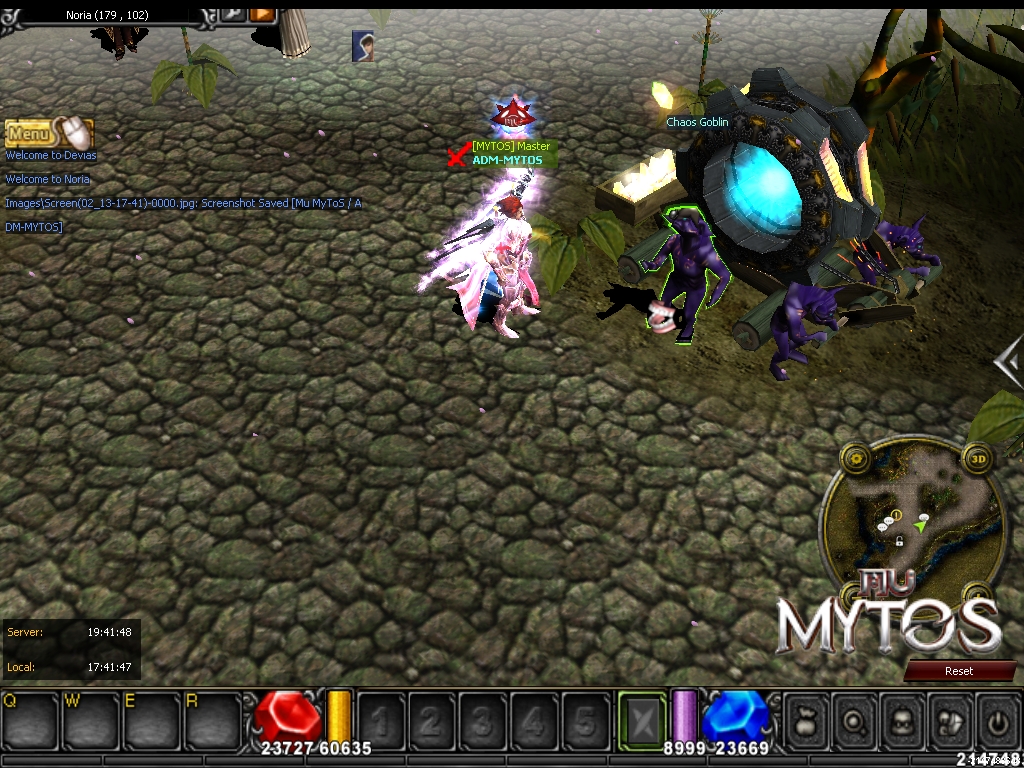
Task: Click the wrench settings icon beside the location bar
Action: 232,13
